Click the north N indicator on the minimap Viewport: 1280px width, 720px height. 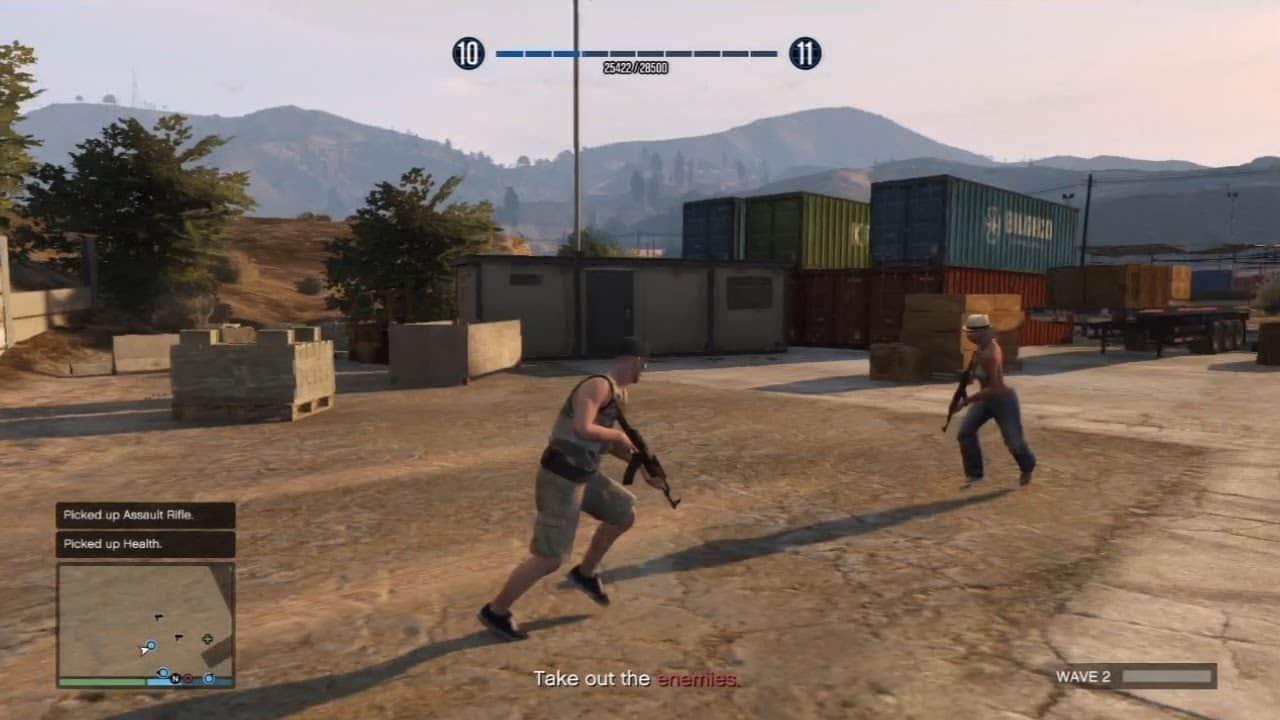(176, 678)
